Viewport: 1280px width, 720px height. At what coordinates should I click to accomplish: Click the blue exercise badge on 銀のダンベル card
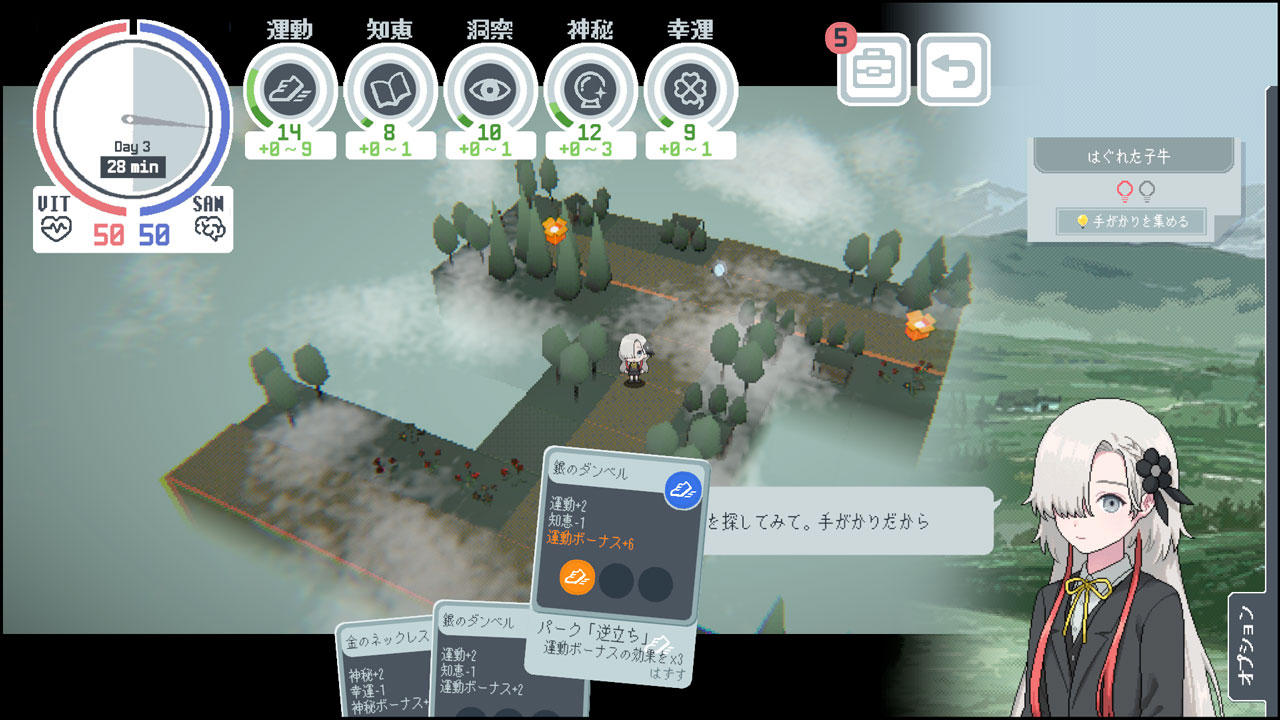pos(682,491)
